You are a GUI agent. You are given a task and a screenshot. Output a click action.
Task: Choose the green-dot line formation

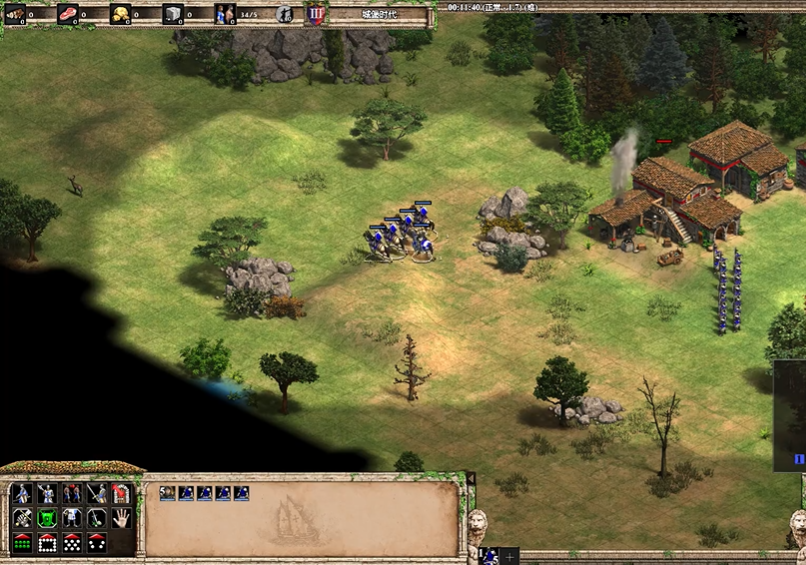click(x=22, y=543)
